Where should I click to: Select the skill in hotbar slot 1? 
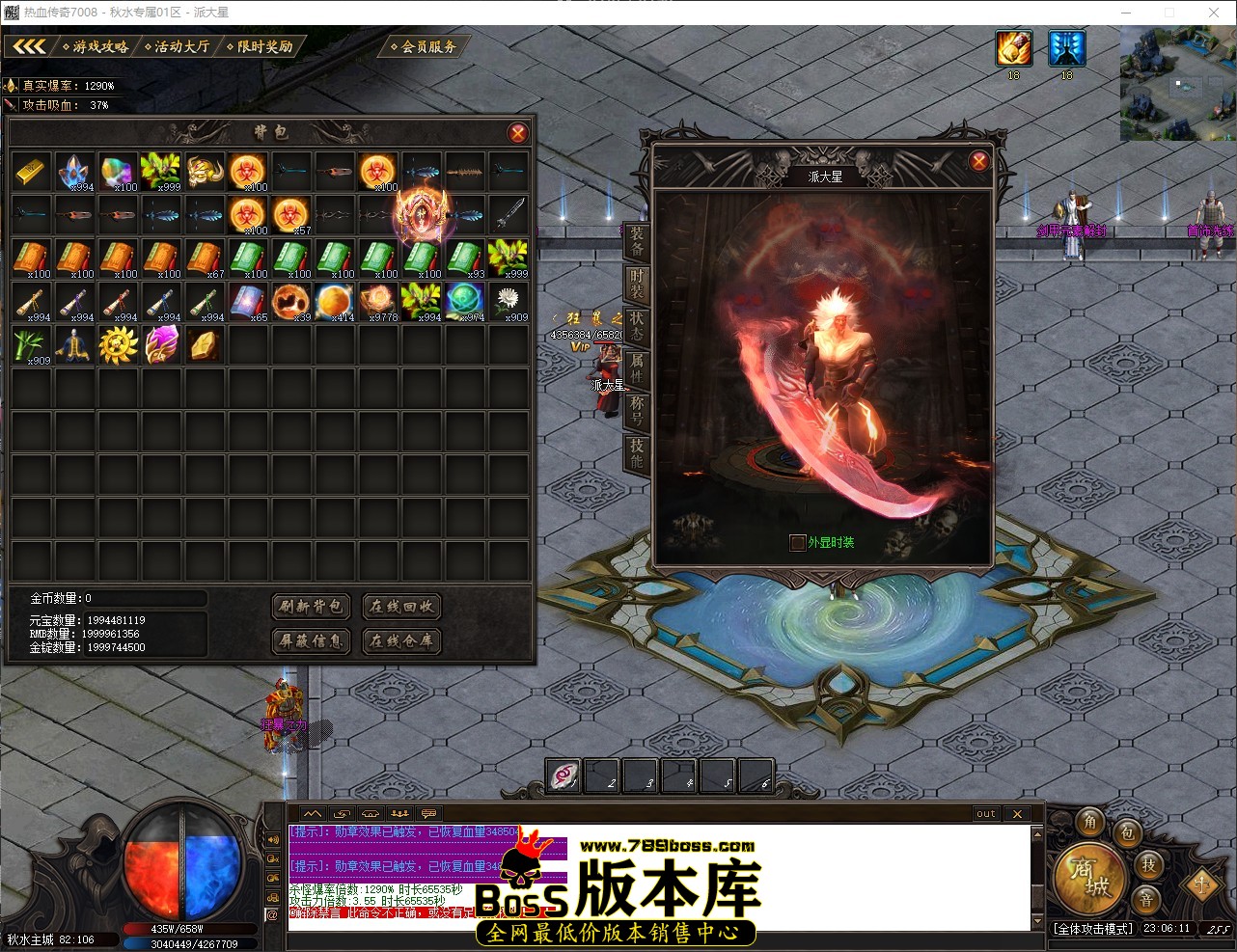click(x=564, y=775)
